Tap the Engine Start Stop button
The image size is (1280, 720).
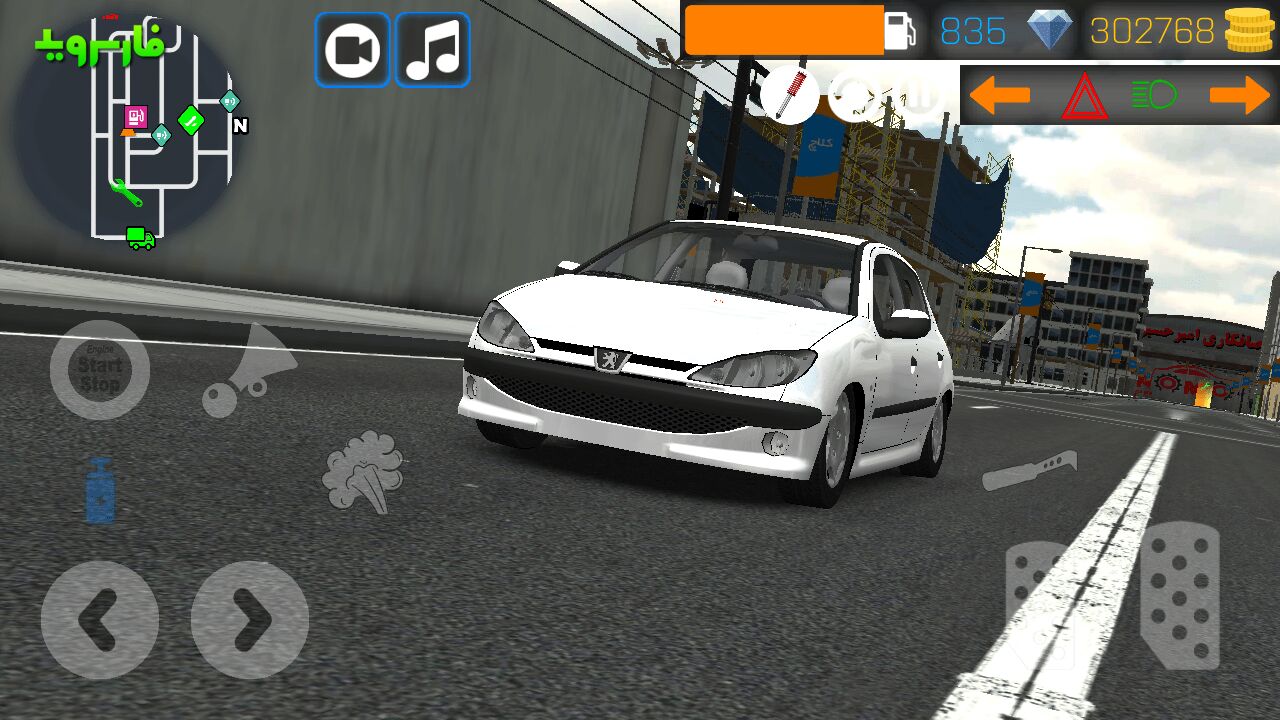point(100,370)
